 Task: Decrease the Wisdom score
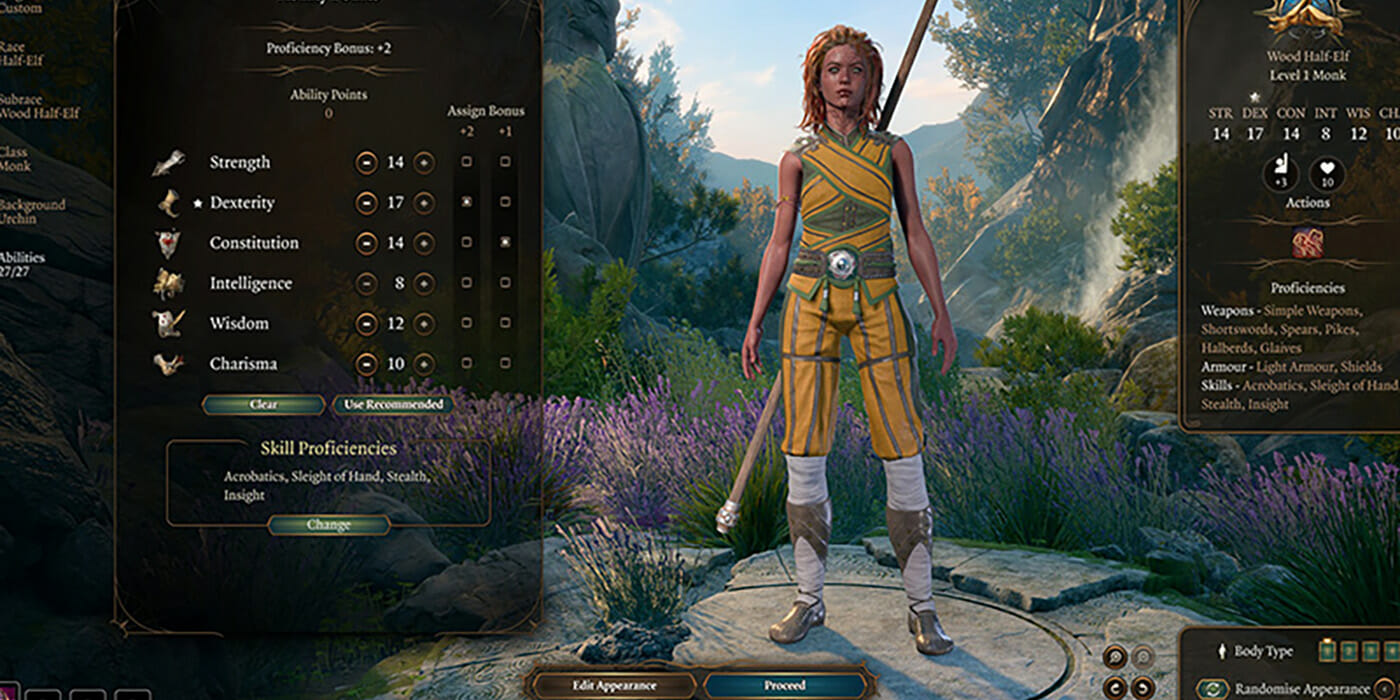(367, 323)
